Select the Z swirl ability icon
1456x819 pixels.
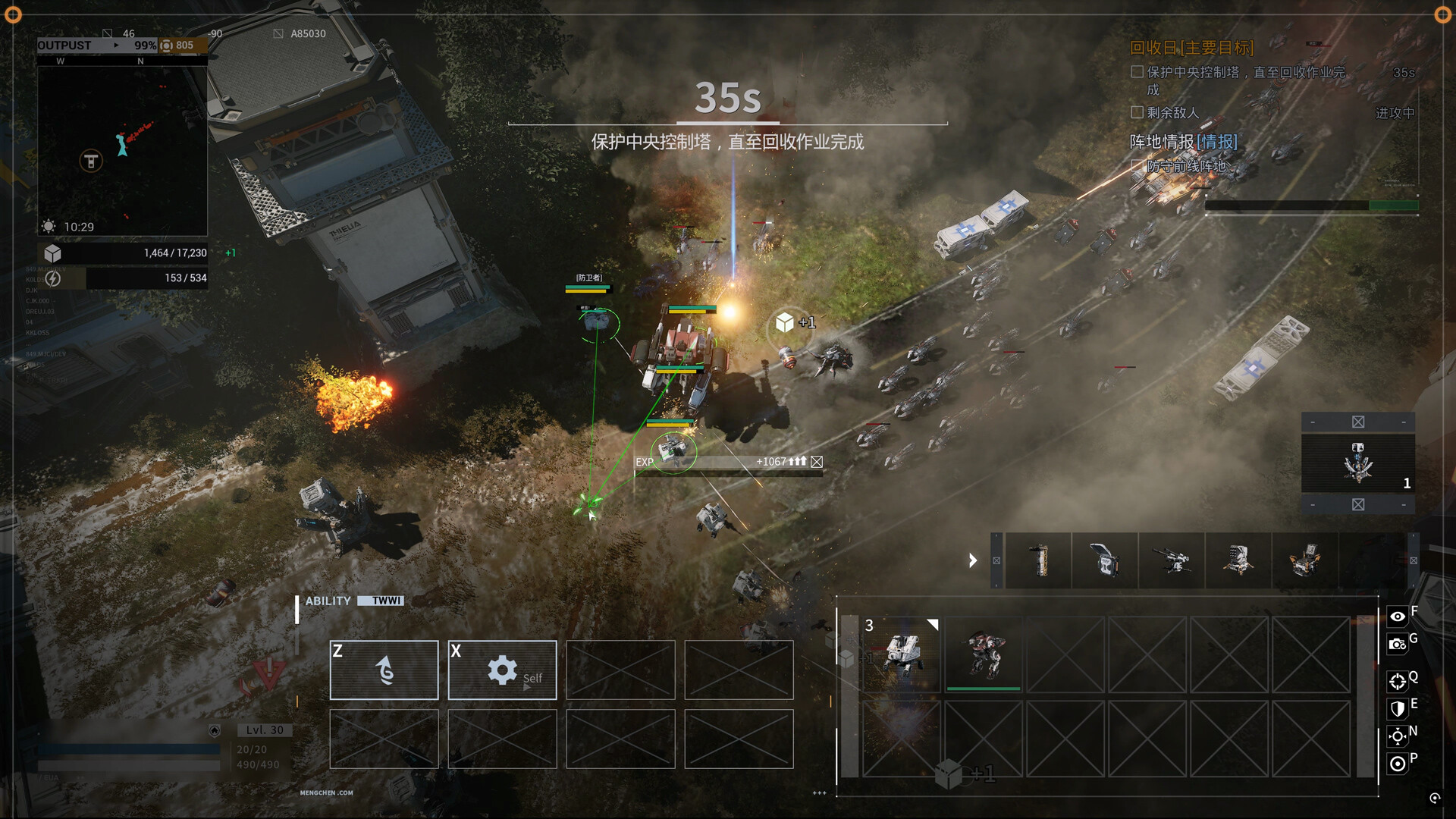coord(384,670)
